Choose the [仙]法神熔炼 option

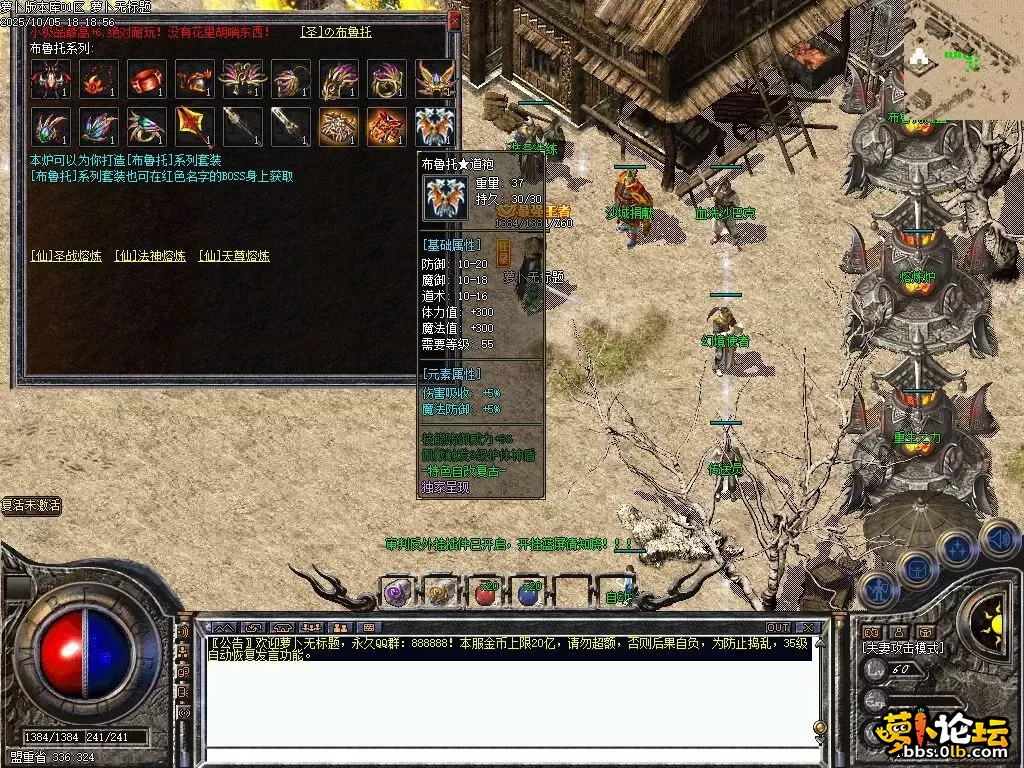tap(150, 256)
